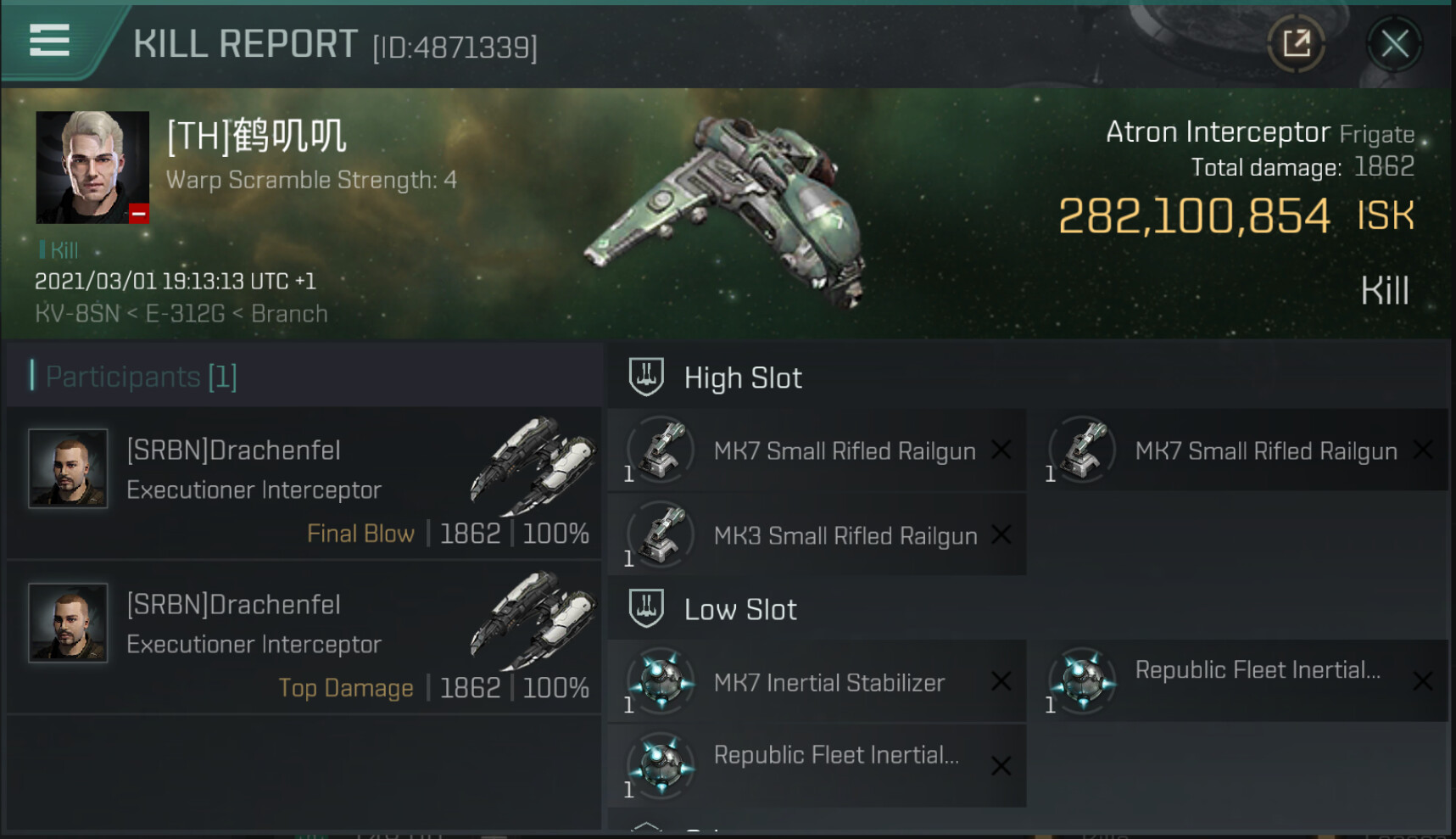
Task: Select the Final Blow participant row
Action: [304, 484]
